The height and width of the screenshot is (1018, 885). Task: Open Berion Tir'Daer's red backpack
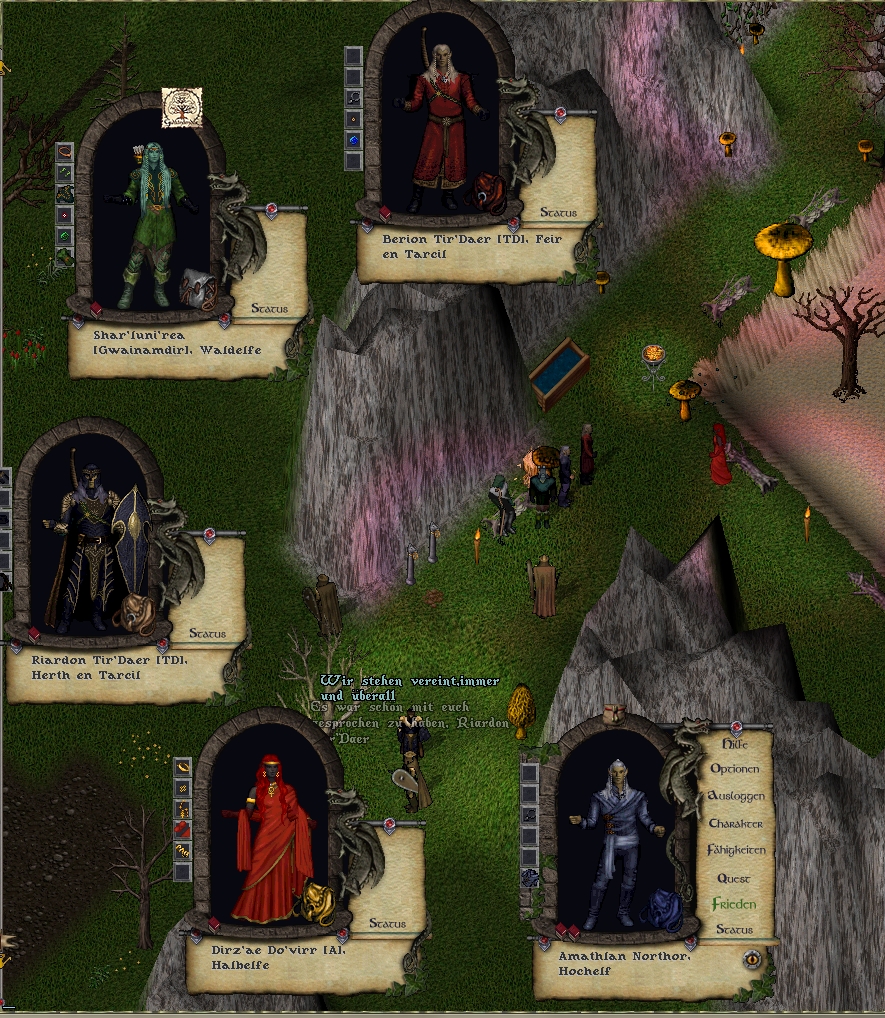coord(490,190)
